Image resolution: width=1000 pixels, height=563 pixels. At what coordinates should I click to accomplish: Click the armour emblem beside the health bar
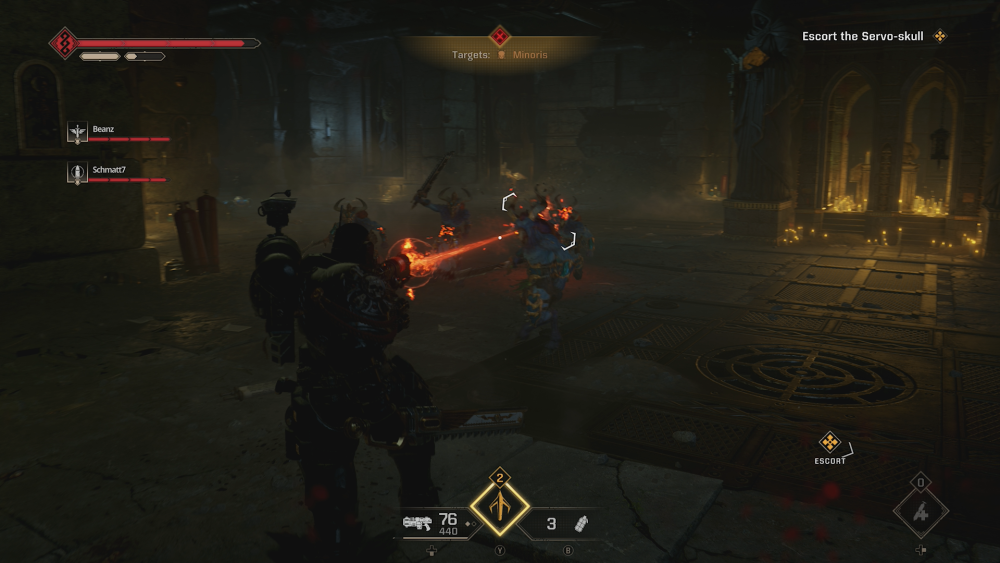click(64, 43)
